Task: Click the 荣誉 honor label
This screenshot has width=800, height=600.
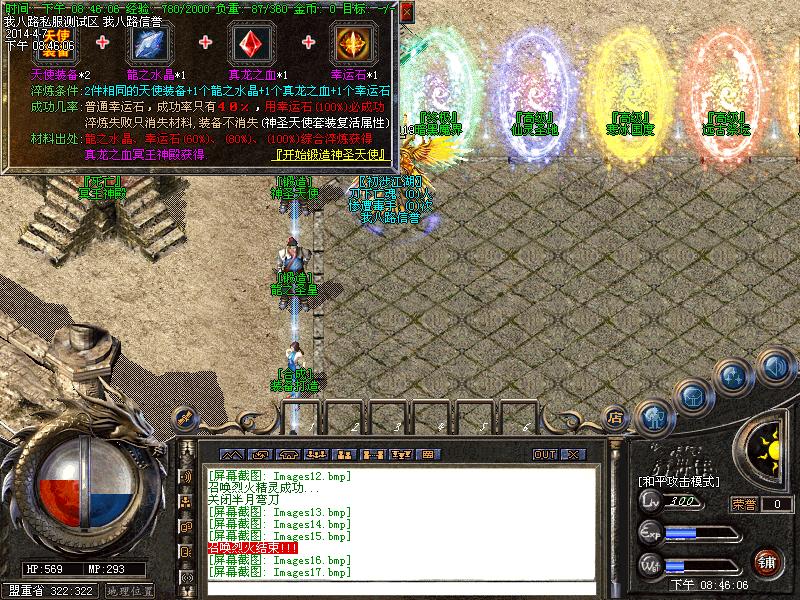Action: [742, 504]
